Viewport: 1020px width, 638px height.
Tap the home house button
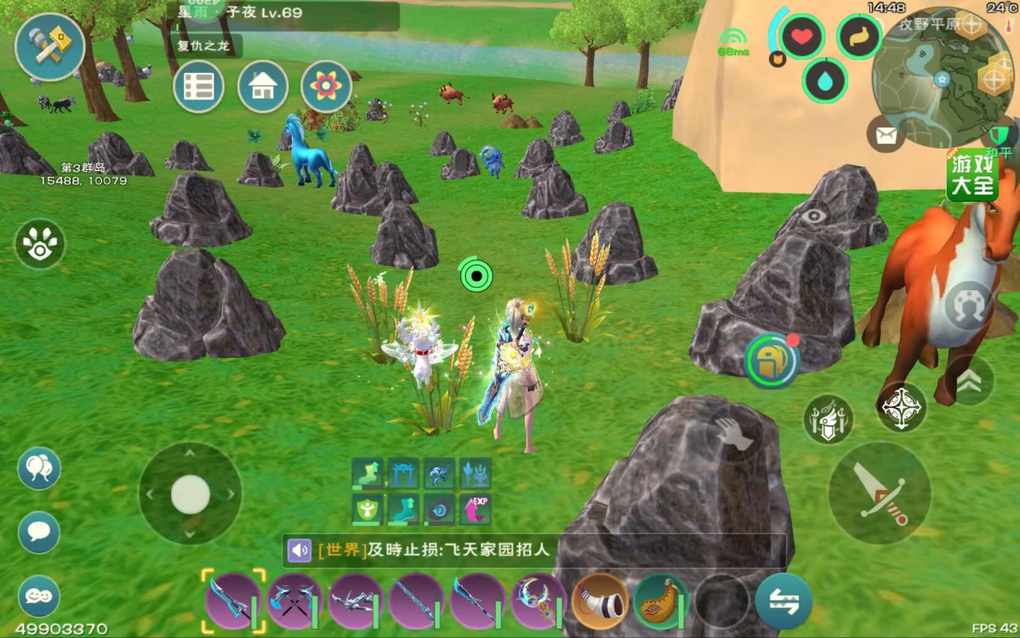263,86
